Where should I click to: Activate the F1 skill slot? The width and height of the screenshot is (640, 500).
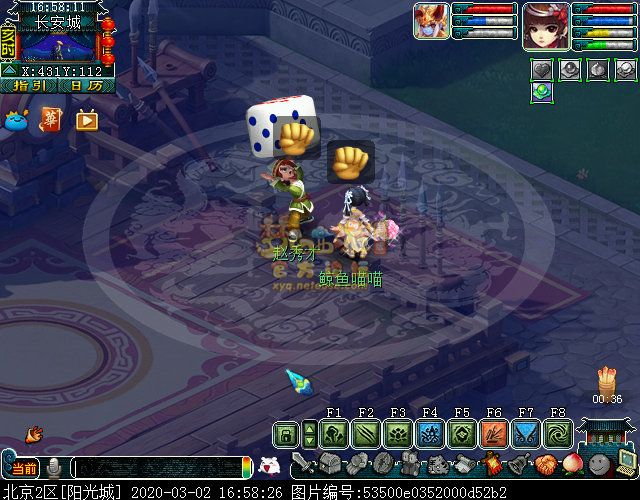pos(334,434)
